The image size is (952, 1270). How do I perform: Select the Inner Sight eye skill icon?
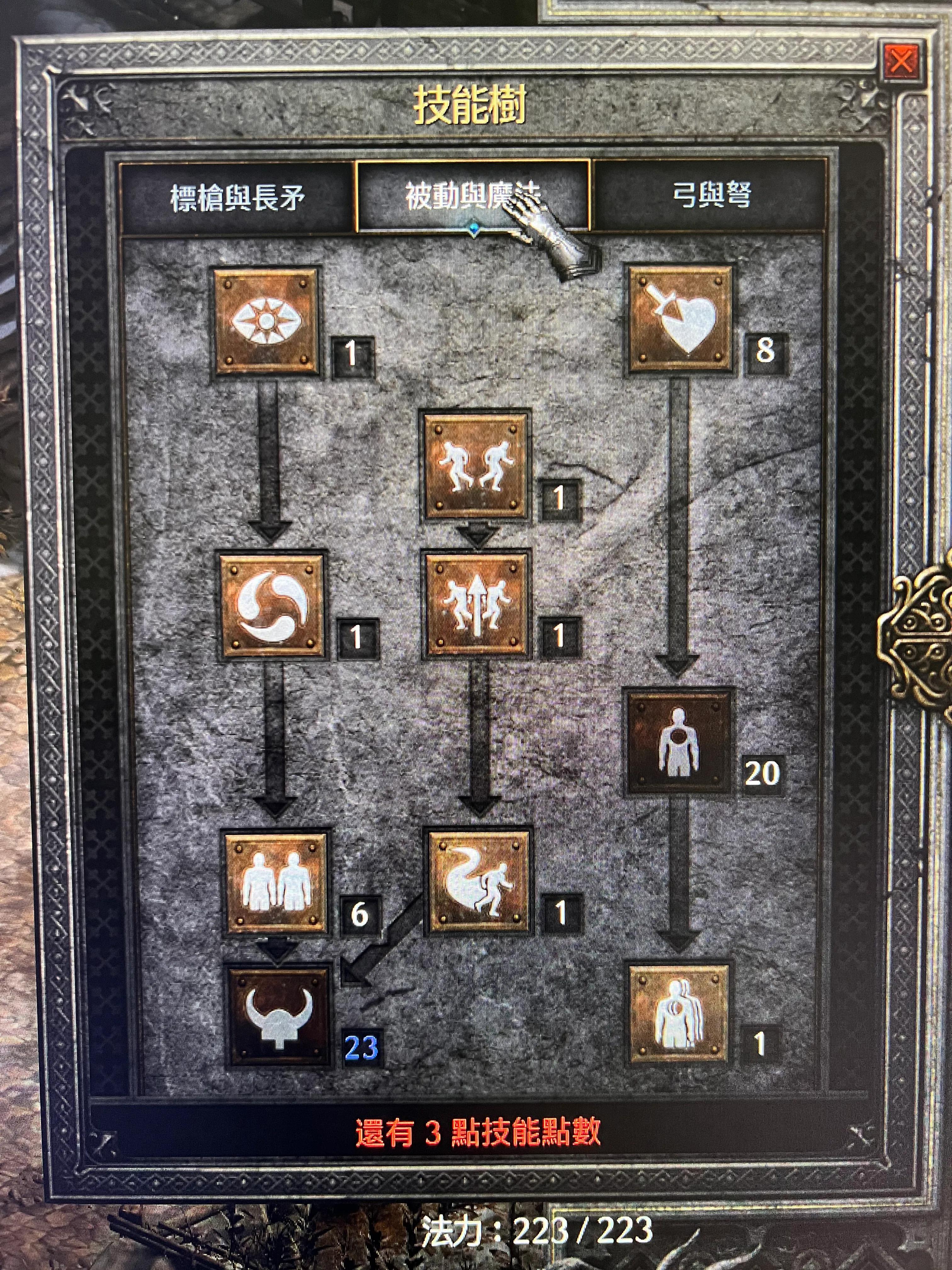pos(267,322)
